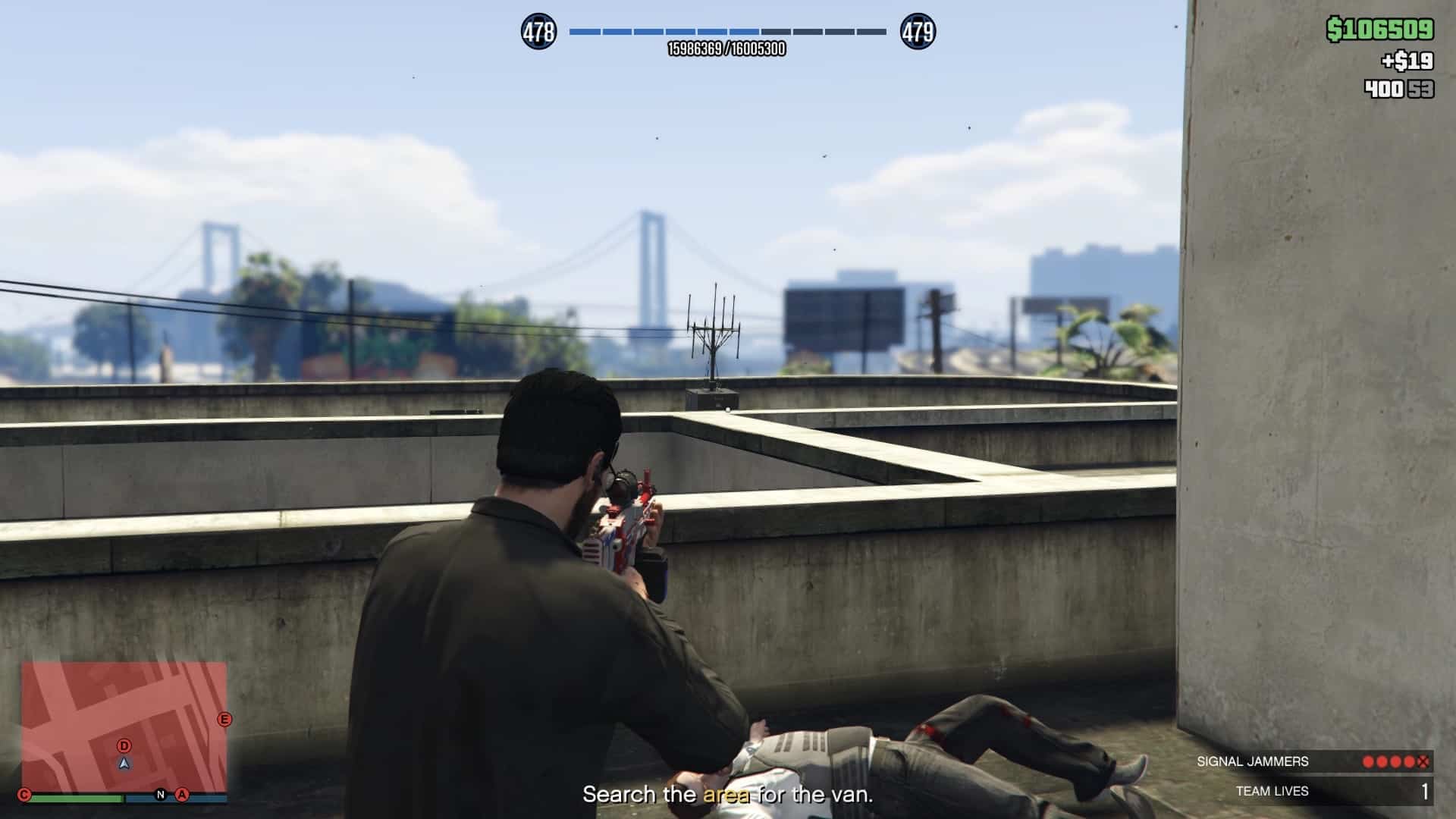Select the red A marker on the minimap

182,795
